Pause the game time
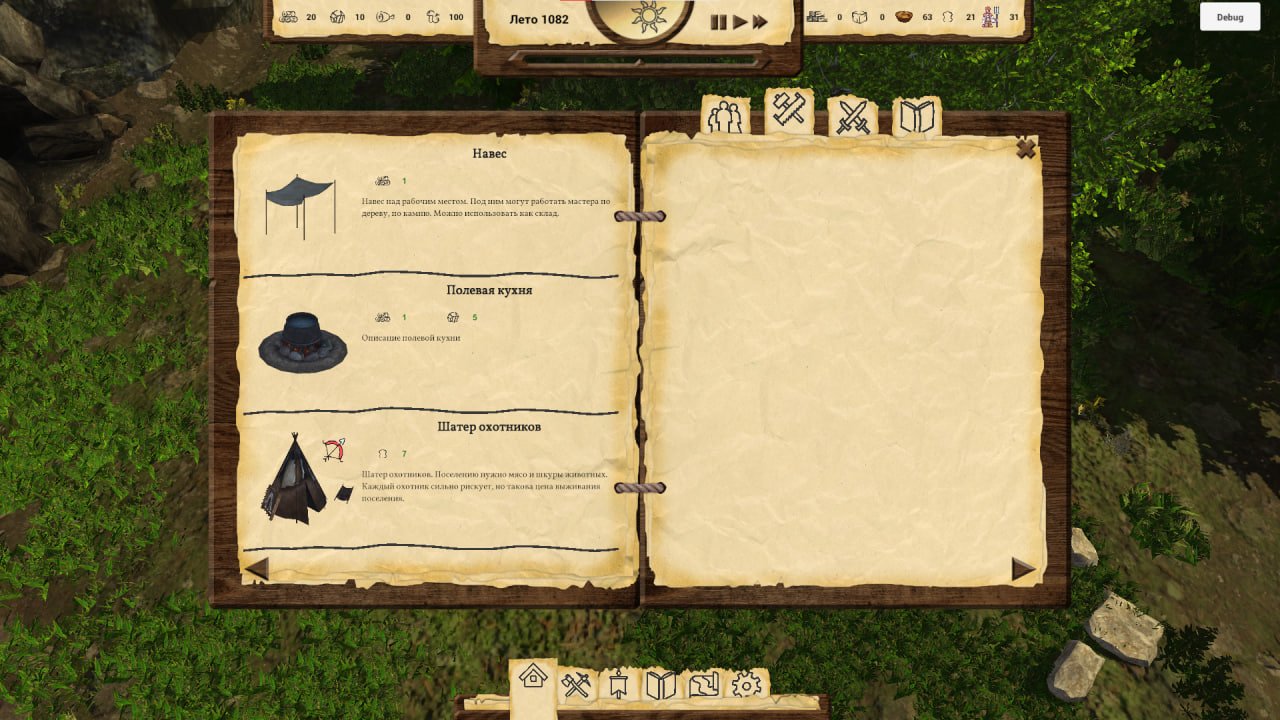 pos(718,22)
